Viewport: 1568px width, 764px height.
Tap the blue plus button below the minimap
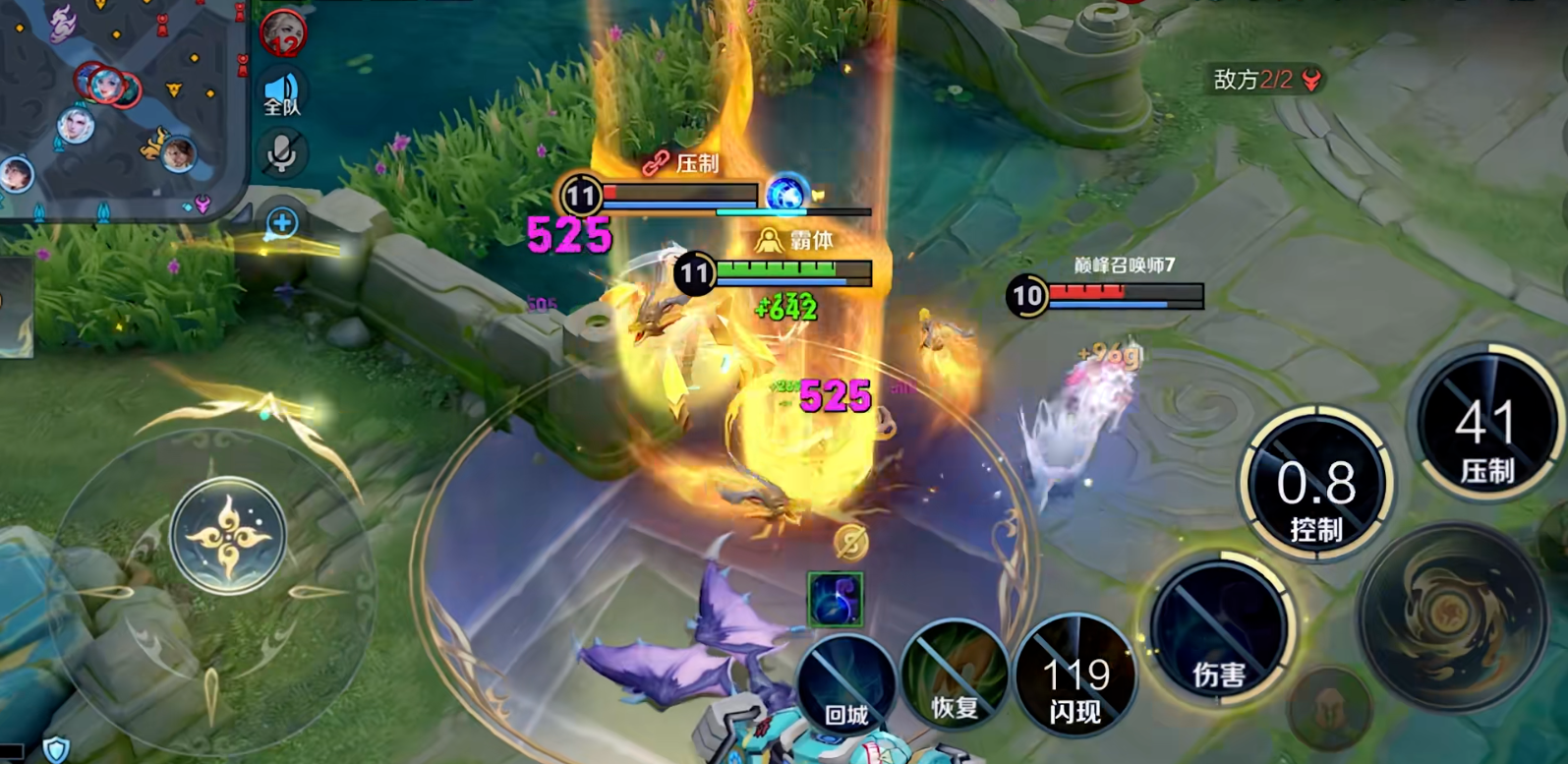(x=282, y=223)
